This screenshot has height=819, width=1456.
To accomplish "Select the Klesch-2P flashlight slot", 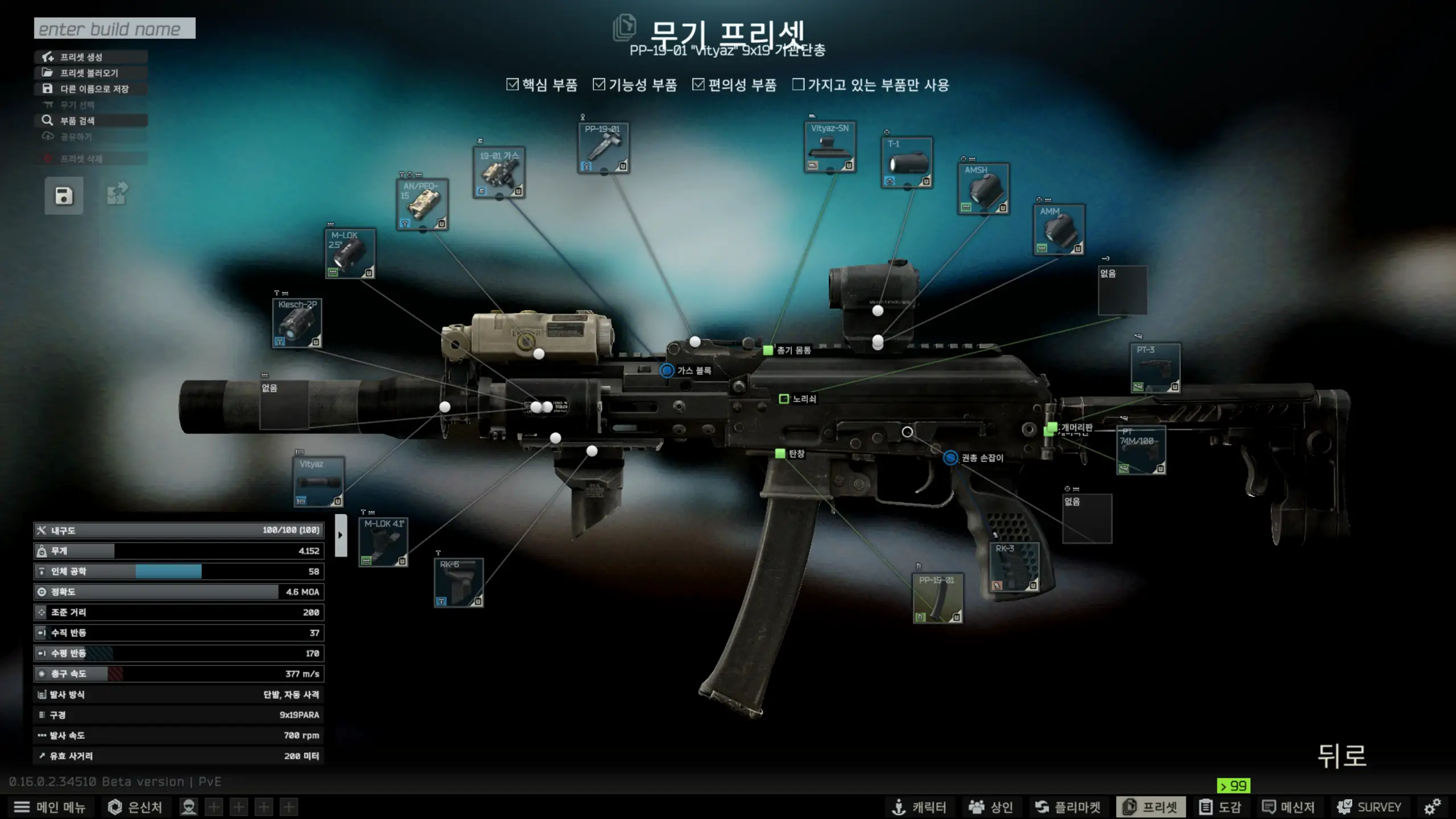I will (297, 322).
